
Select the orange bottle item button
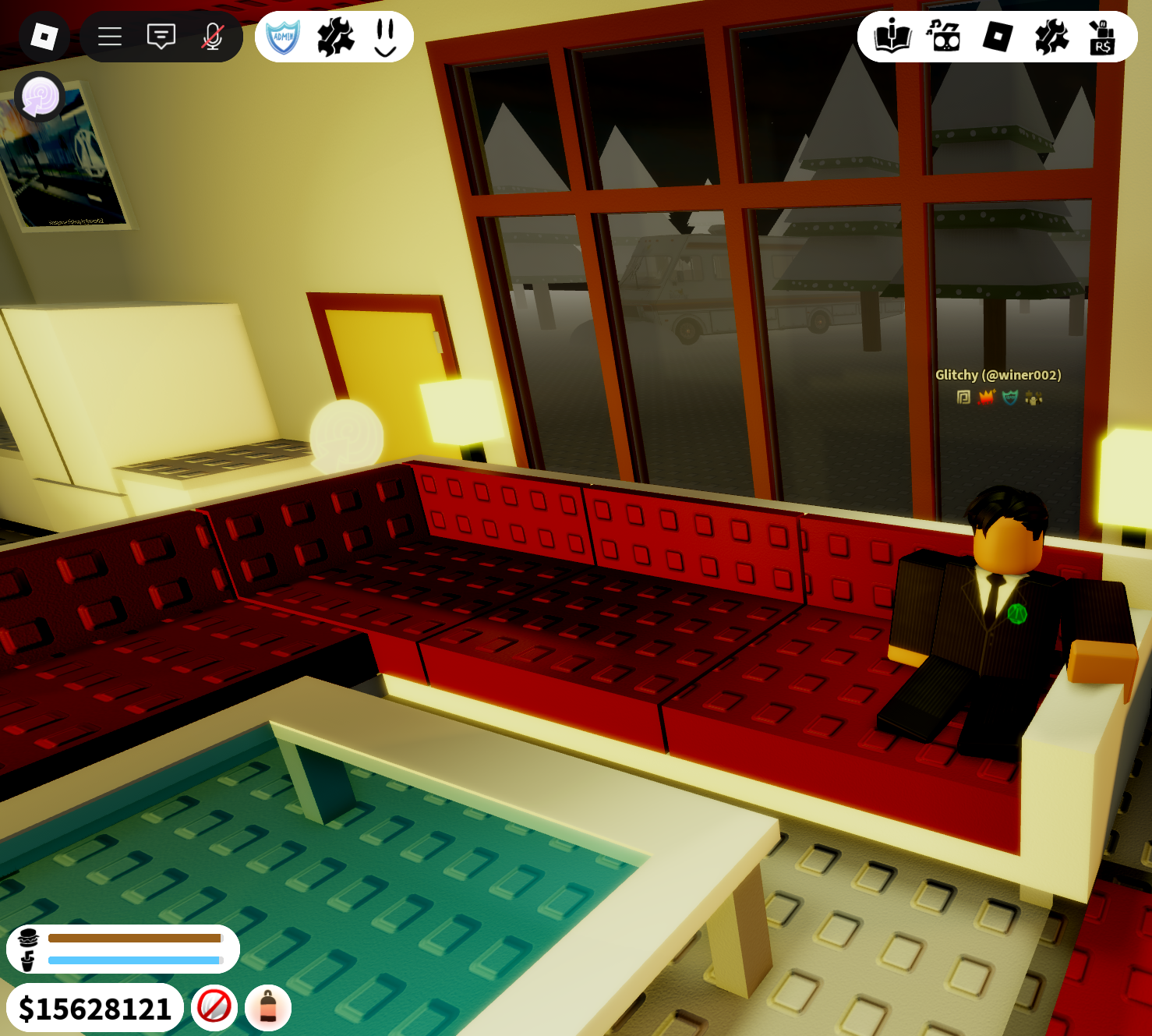[x=268, y=1006]
